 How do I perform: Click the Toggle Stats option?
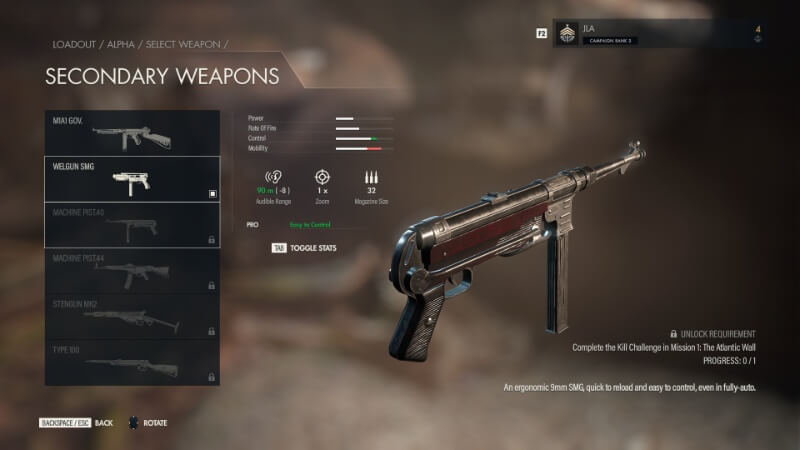[x=304, y=246]
